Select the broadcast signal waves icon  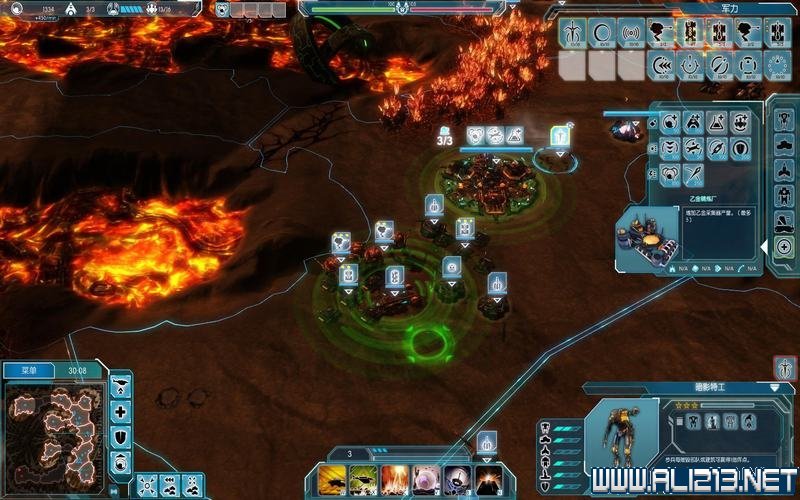pos(631,31)
